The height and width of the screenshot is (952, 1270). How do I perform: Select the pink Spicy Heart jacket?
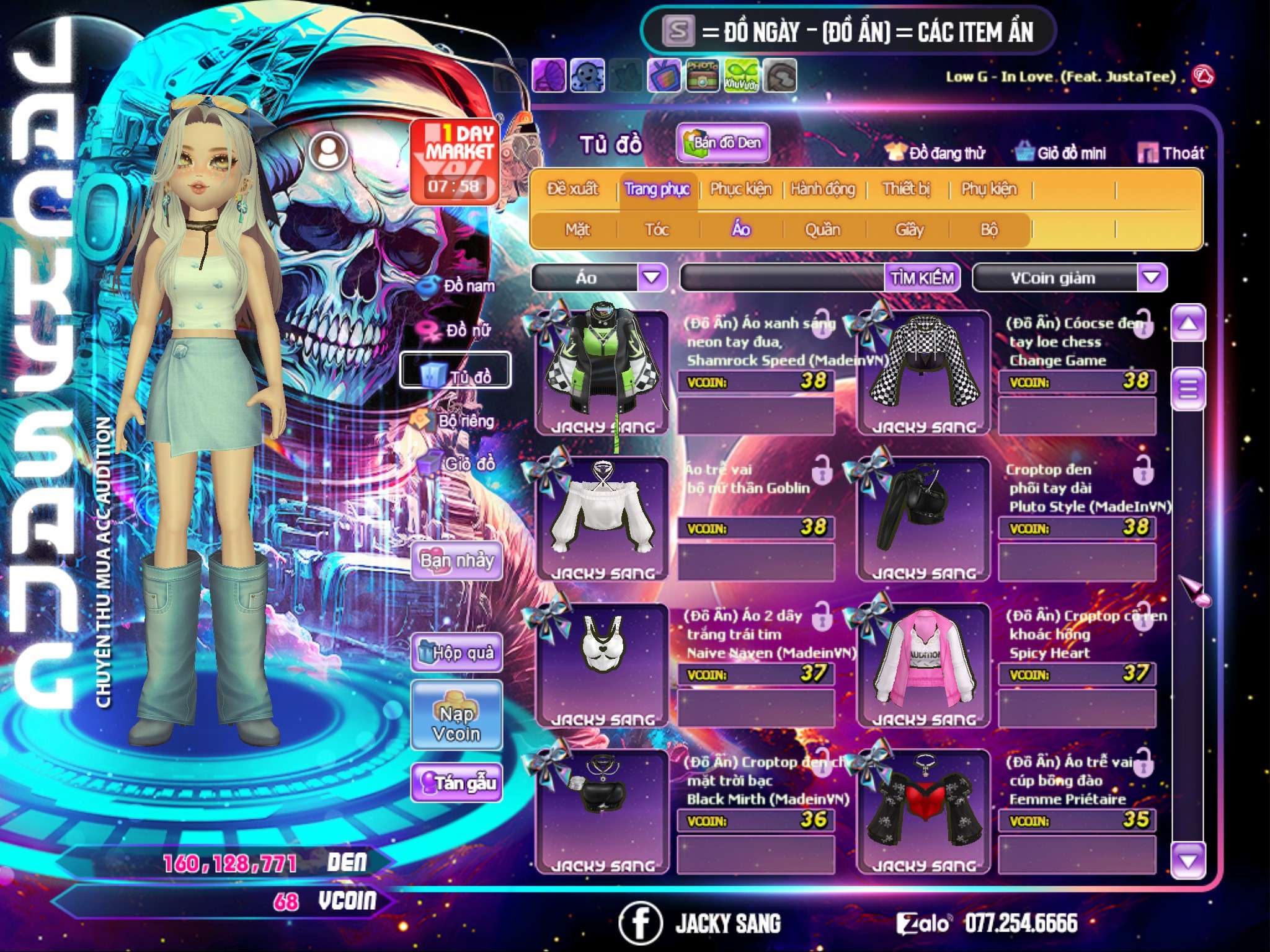pos(923,663)
